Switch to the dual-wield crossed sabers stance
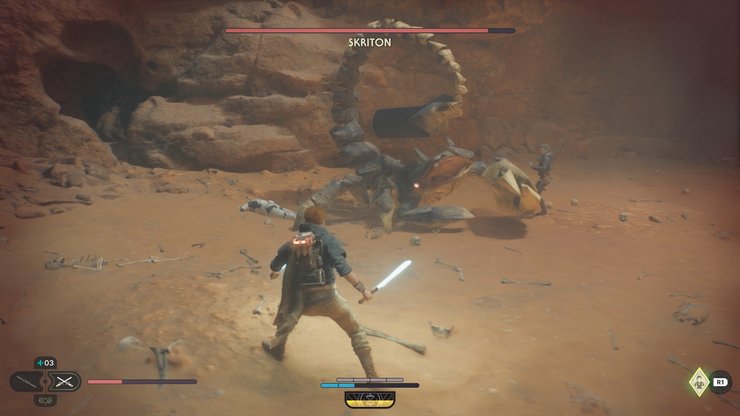The width and height of the screenshot is (740, 416). 64,381
